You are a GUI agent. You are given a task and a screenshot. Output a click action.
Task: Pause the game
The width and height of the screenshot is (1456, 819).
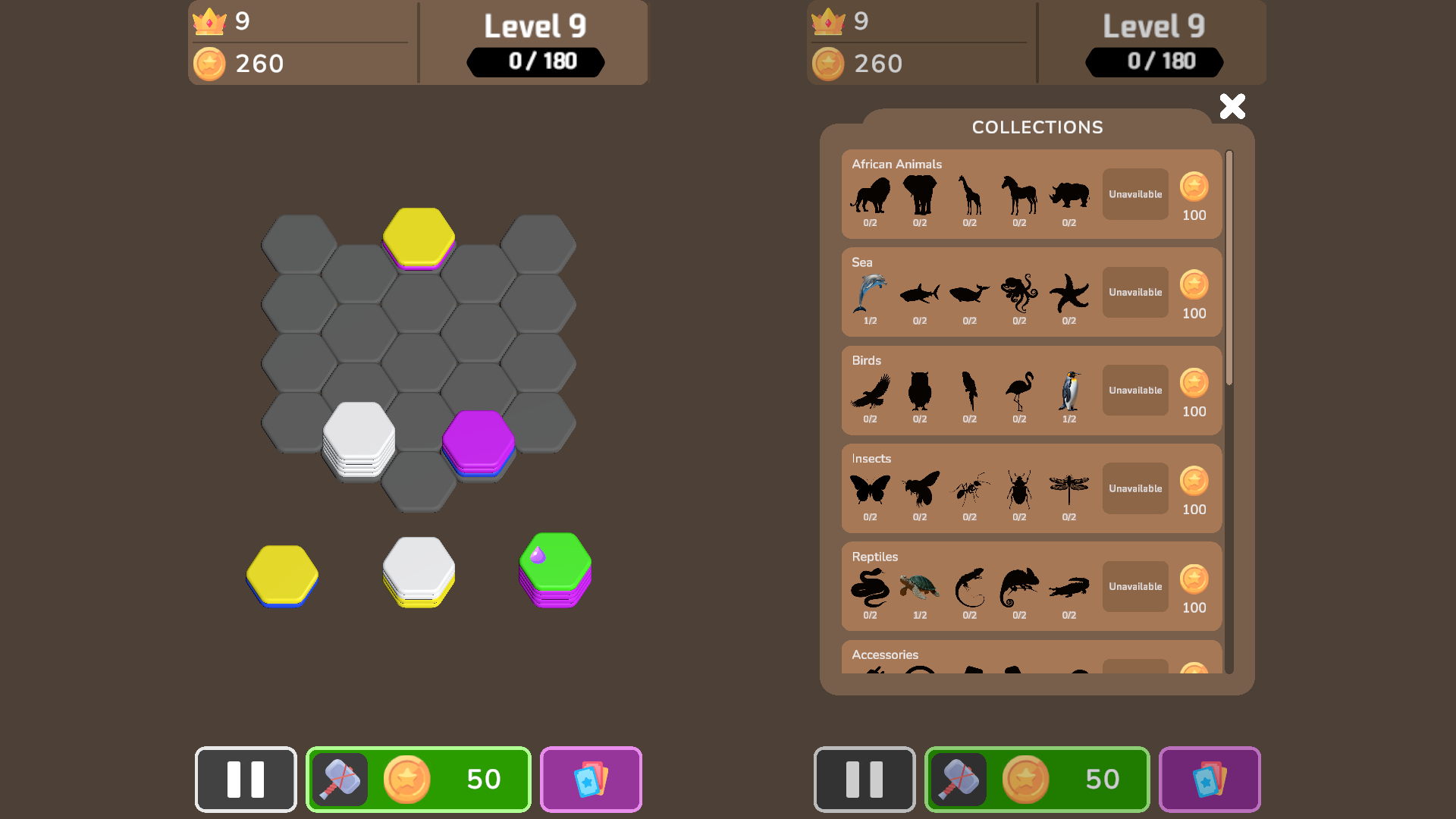(x=245, y=779)
